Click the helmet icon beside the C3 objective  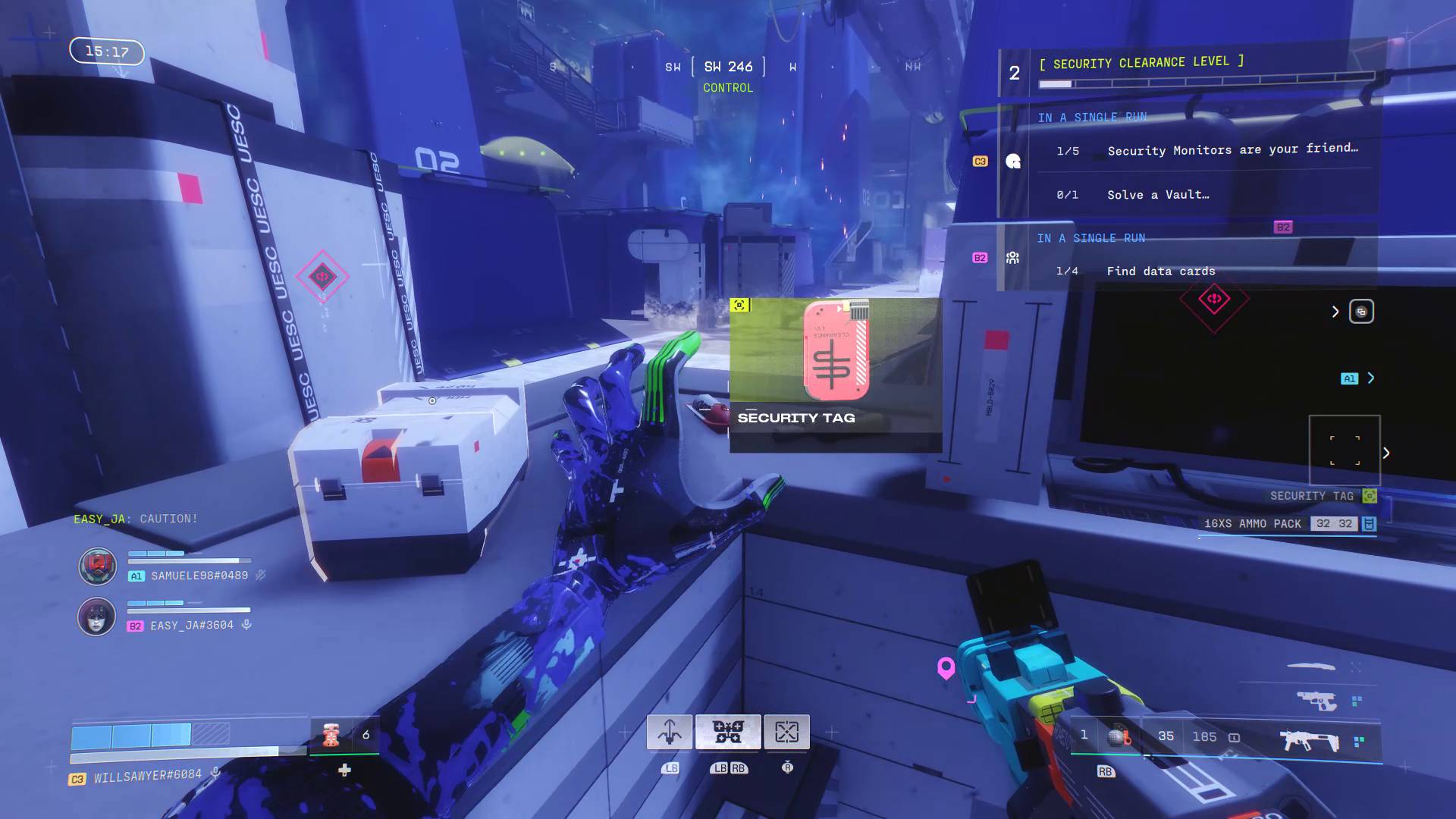click(1012, 160)
